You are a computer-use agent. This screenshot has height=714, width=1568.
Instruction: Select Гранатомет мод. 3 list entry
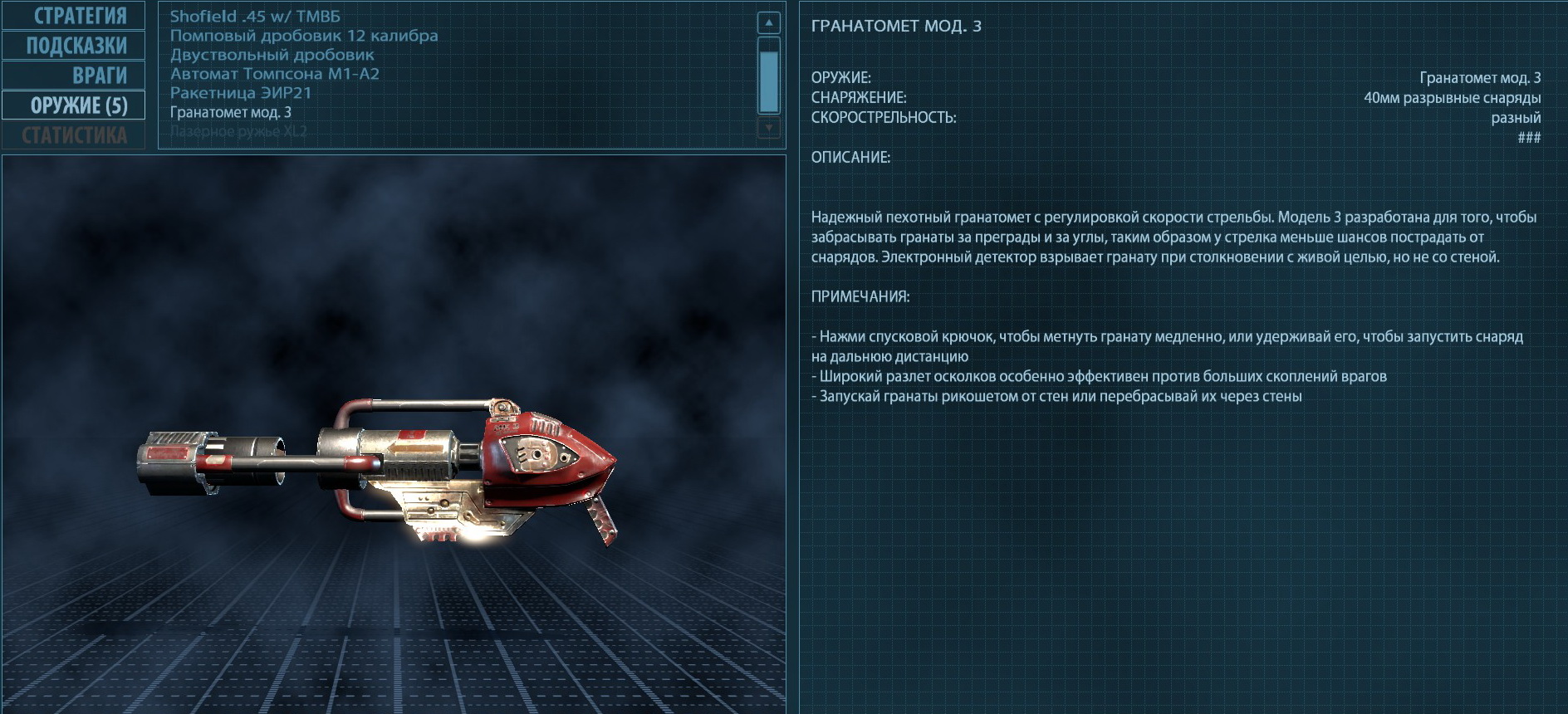coord(231,112)
